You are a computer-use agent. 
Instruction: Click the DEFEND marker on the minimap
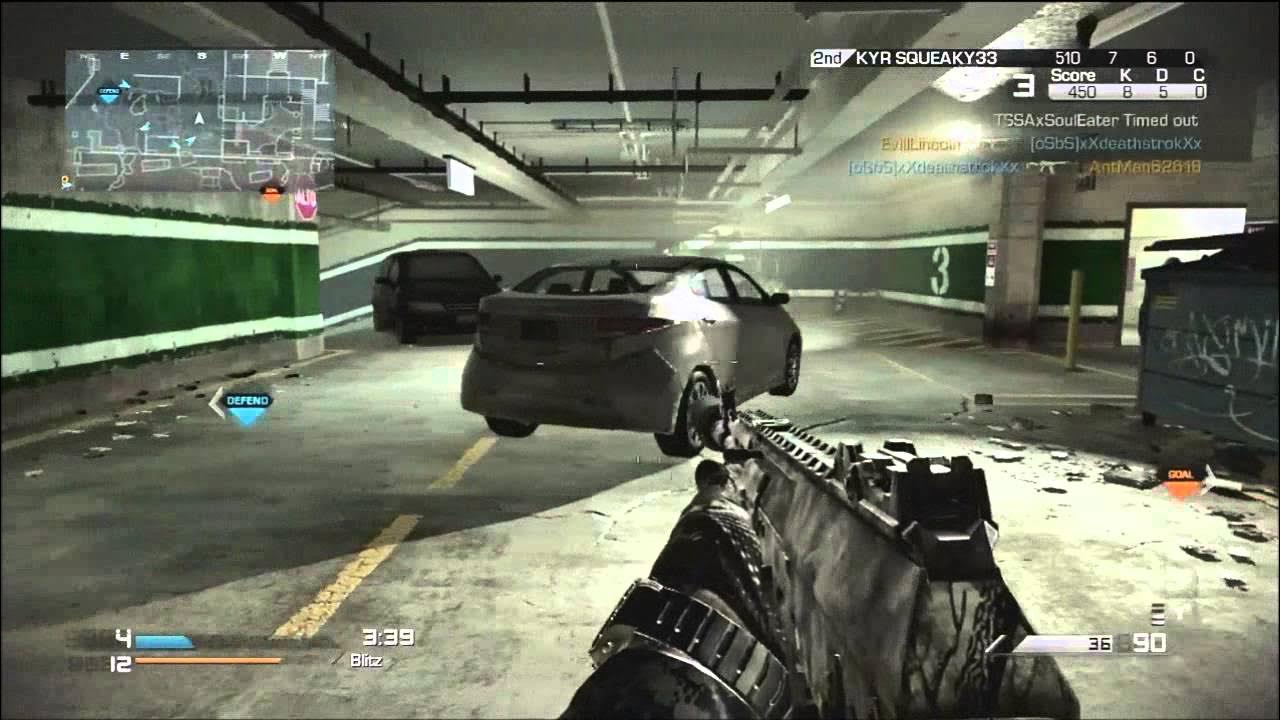coord(108,93)
